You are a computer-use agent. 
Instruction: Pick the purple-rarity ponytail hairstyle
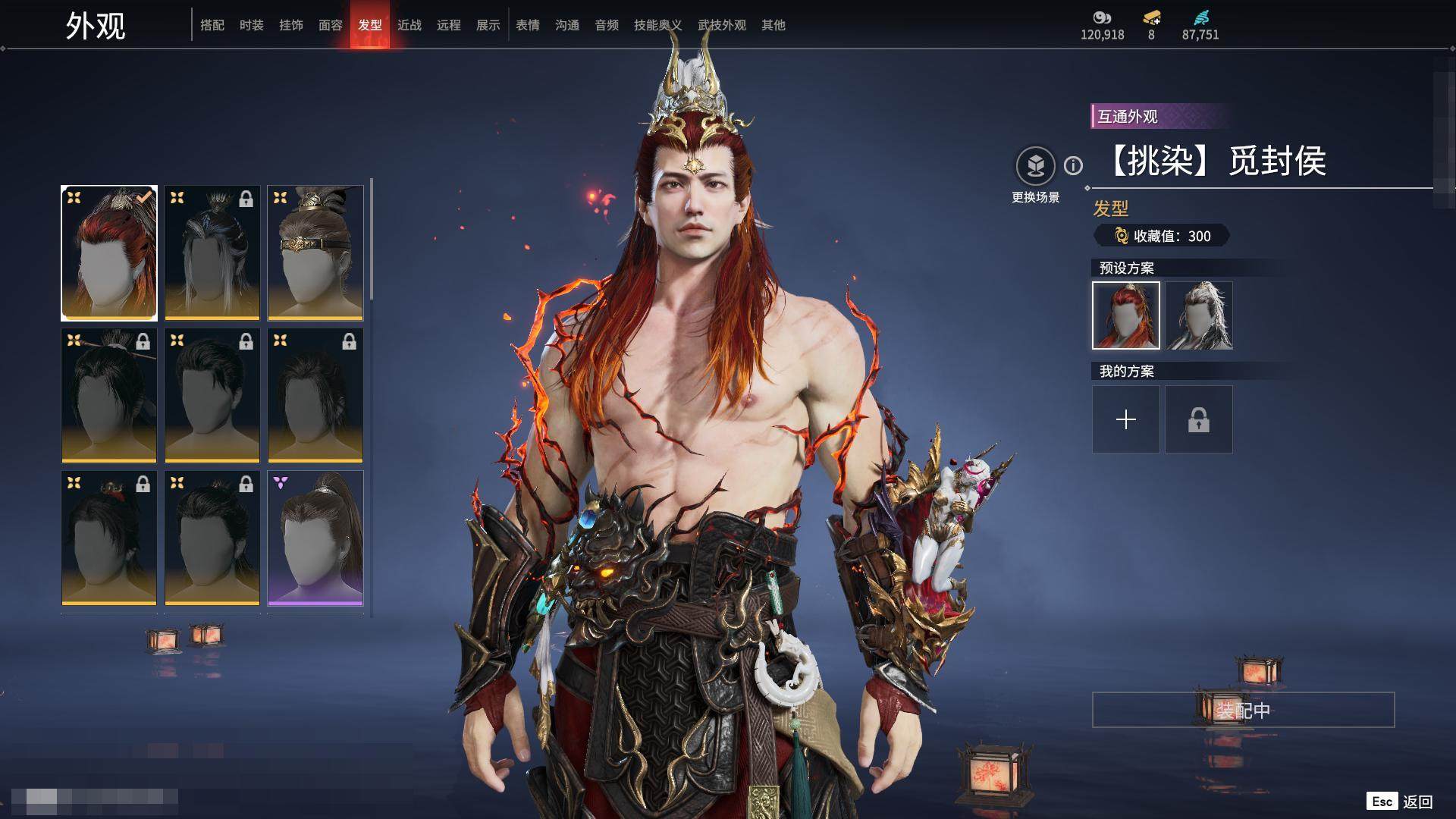(x=315, y=538)
